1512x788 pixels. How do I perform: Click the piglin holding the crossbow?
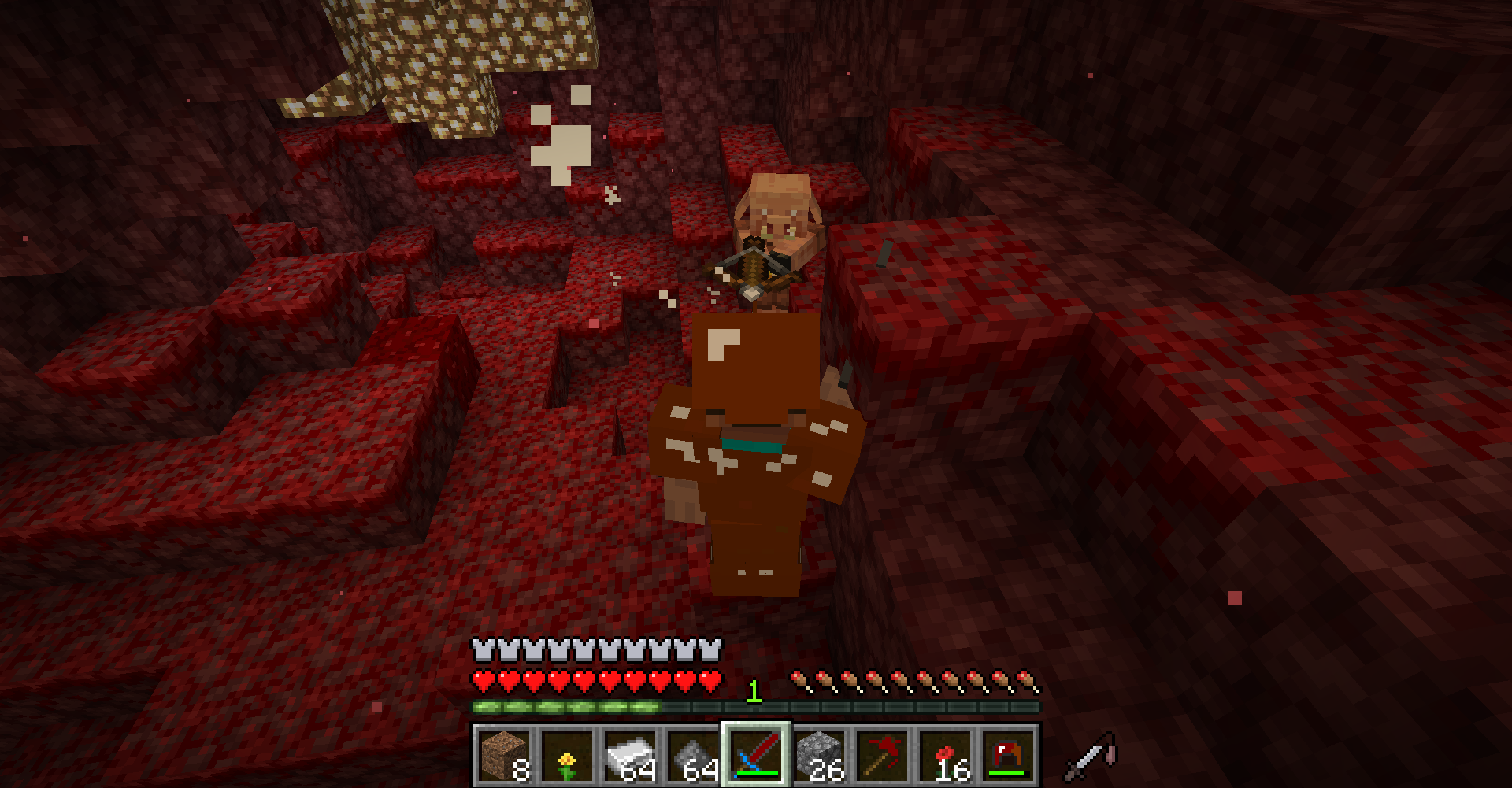pos(776,220)
